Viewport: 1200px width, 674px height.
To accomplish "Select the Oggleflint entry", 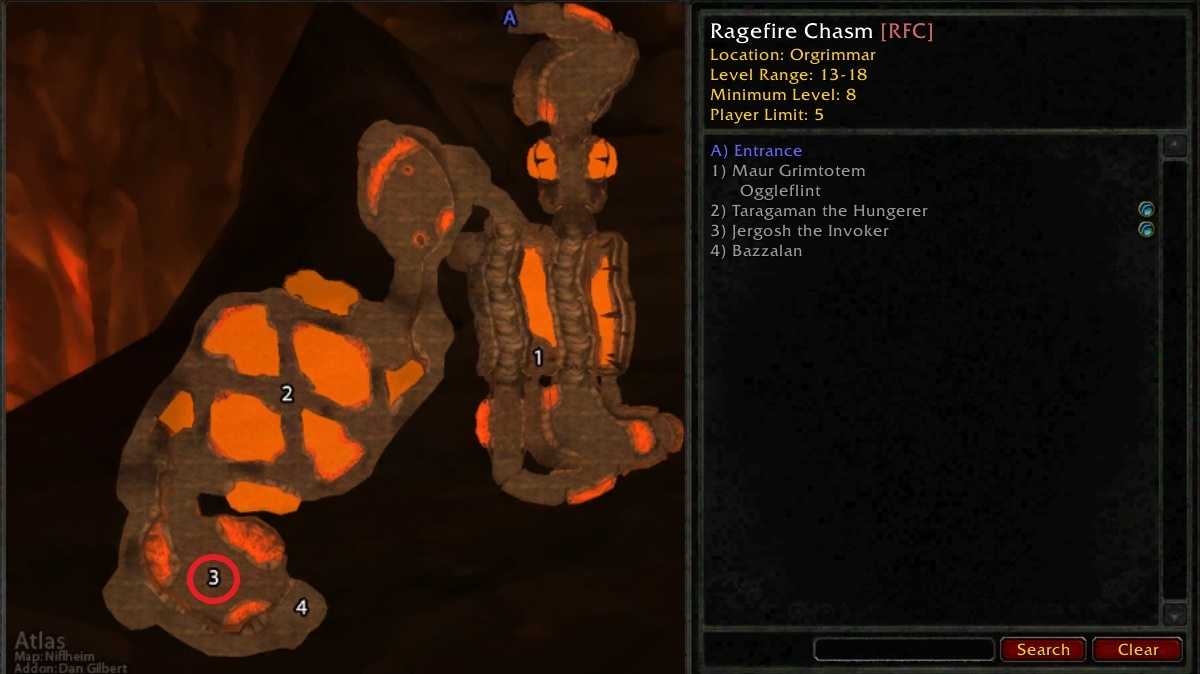I will [x=780, y=191].
